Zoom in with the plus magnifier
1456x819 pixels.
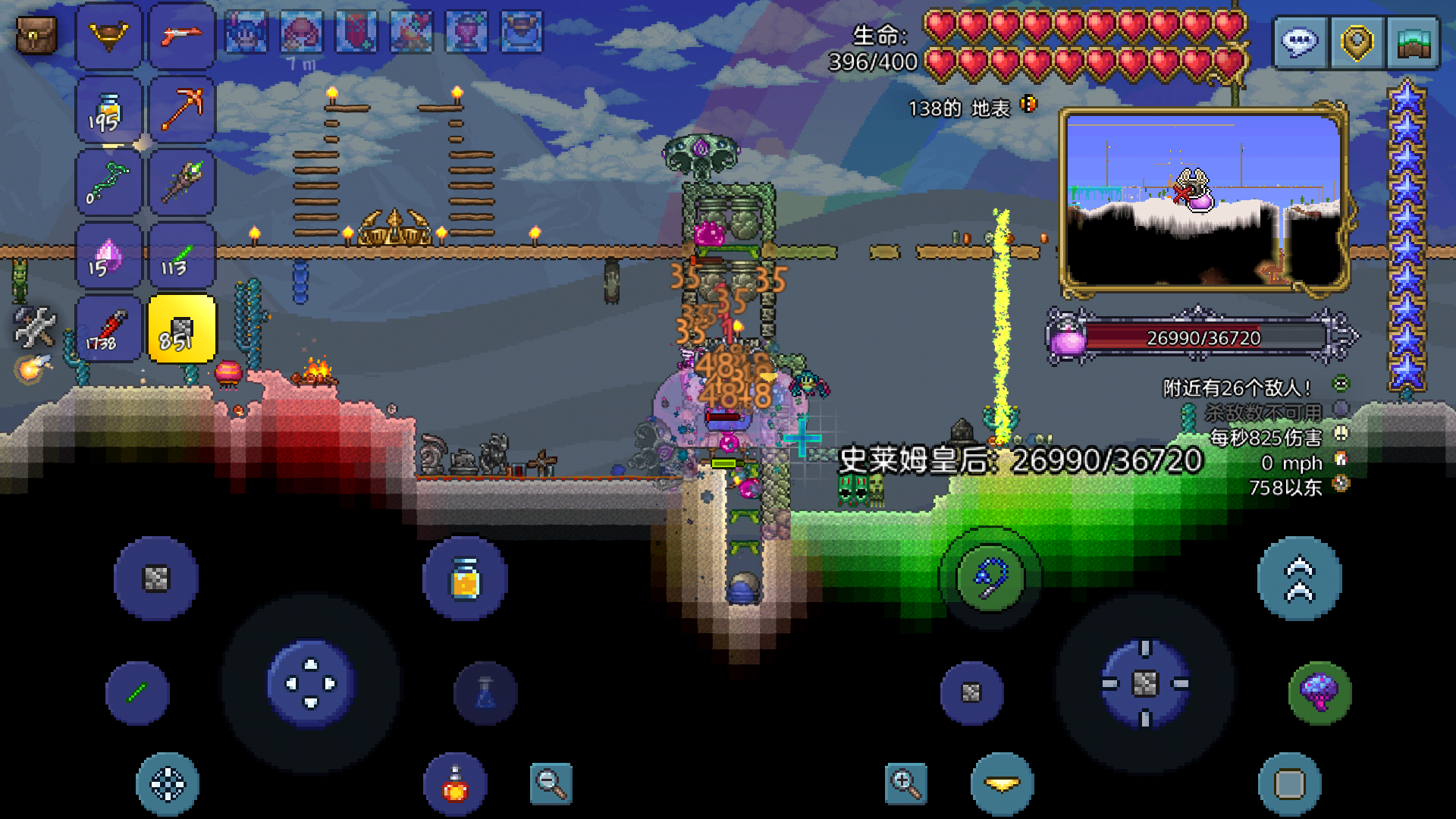(x=905, y=783)
